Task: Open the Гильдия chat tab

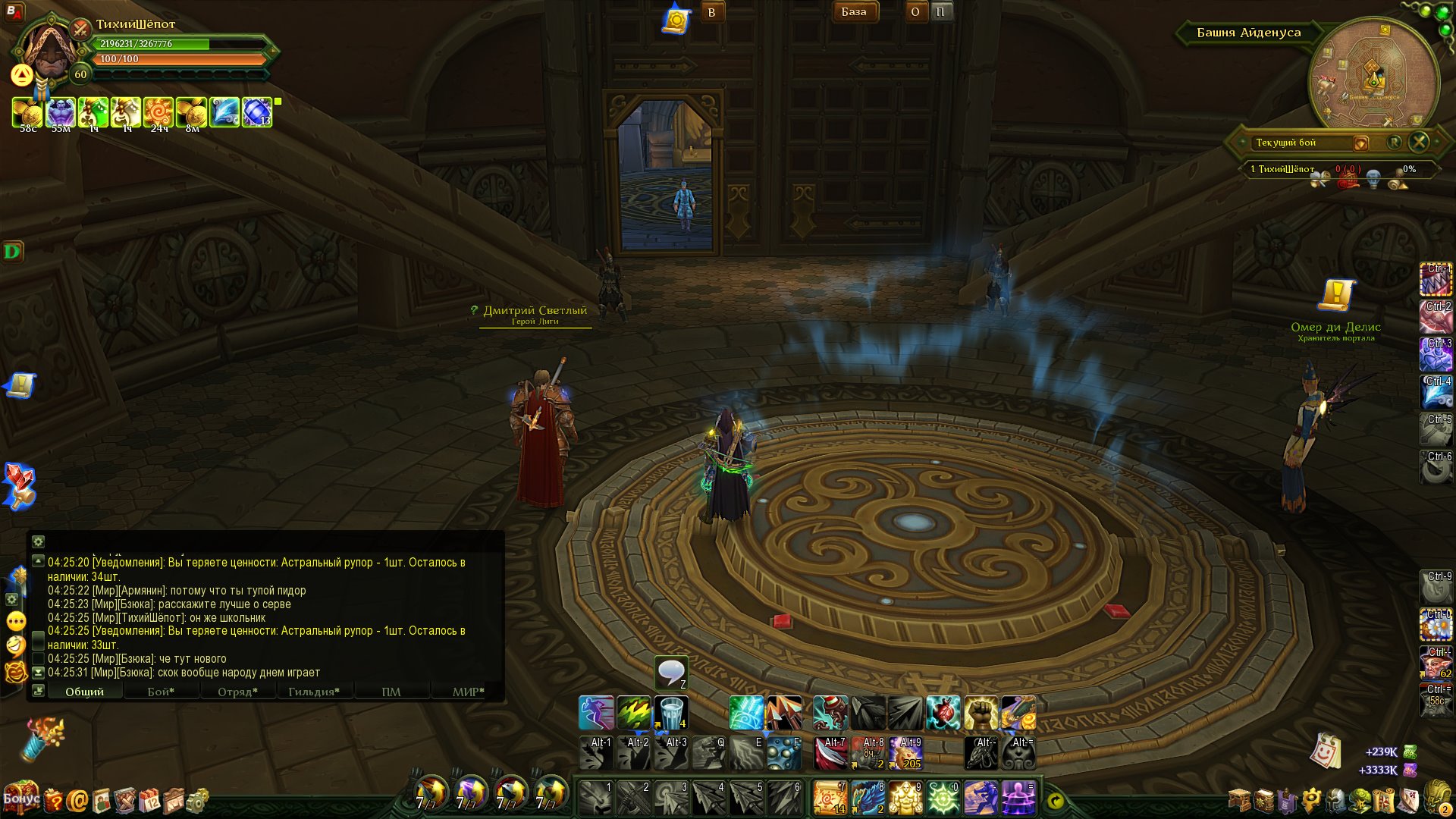Action: point(313,692)
